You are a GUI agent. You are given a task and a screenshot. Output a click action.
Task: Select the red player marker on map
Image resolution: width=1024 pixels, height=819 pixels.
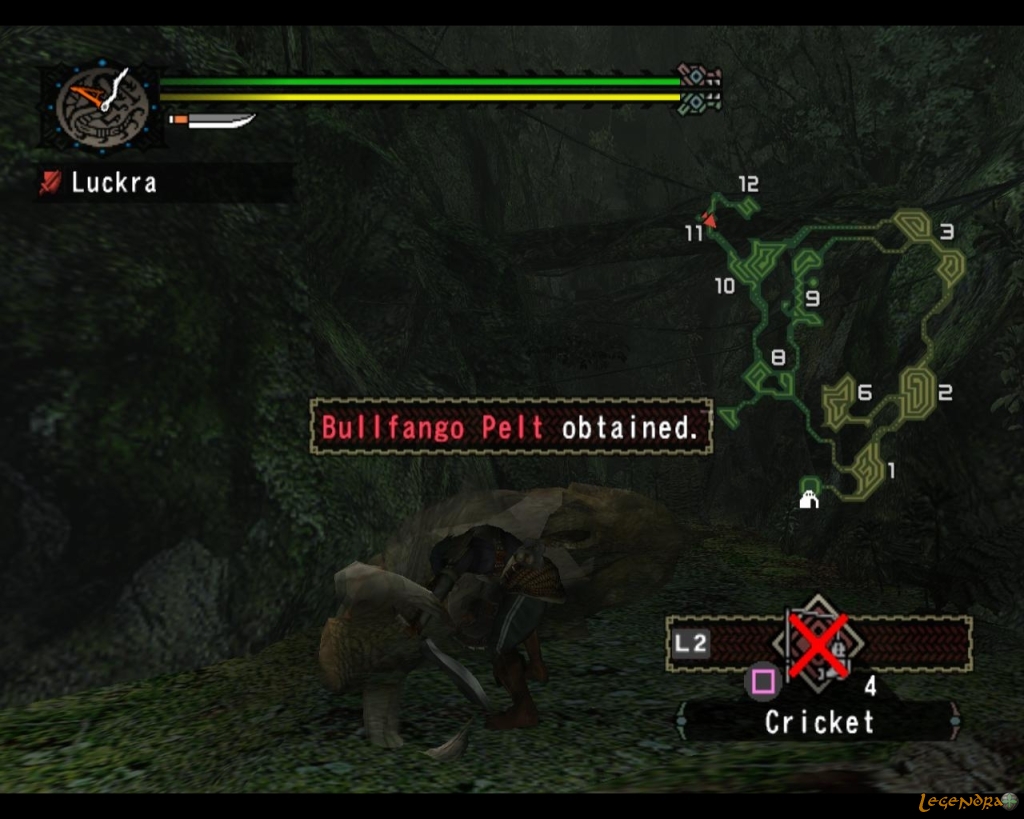click(709, 219)
